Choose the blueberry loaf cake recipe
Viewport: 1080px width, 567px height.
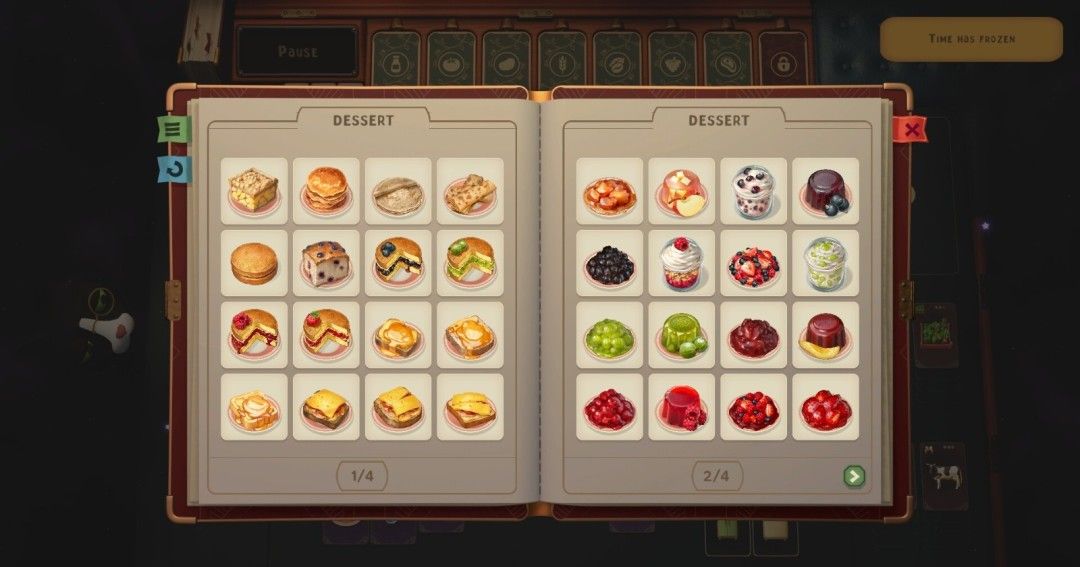(x=326, y=263)
